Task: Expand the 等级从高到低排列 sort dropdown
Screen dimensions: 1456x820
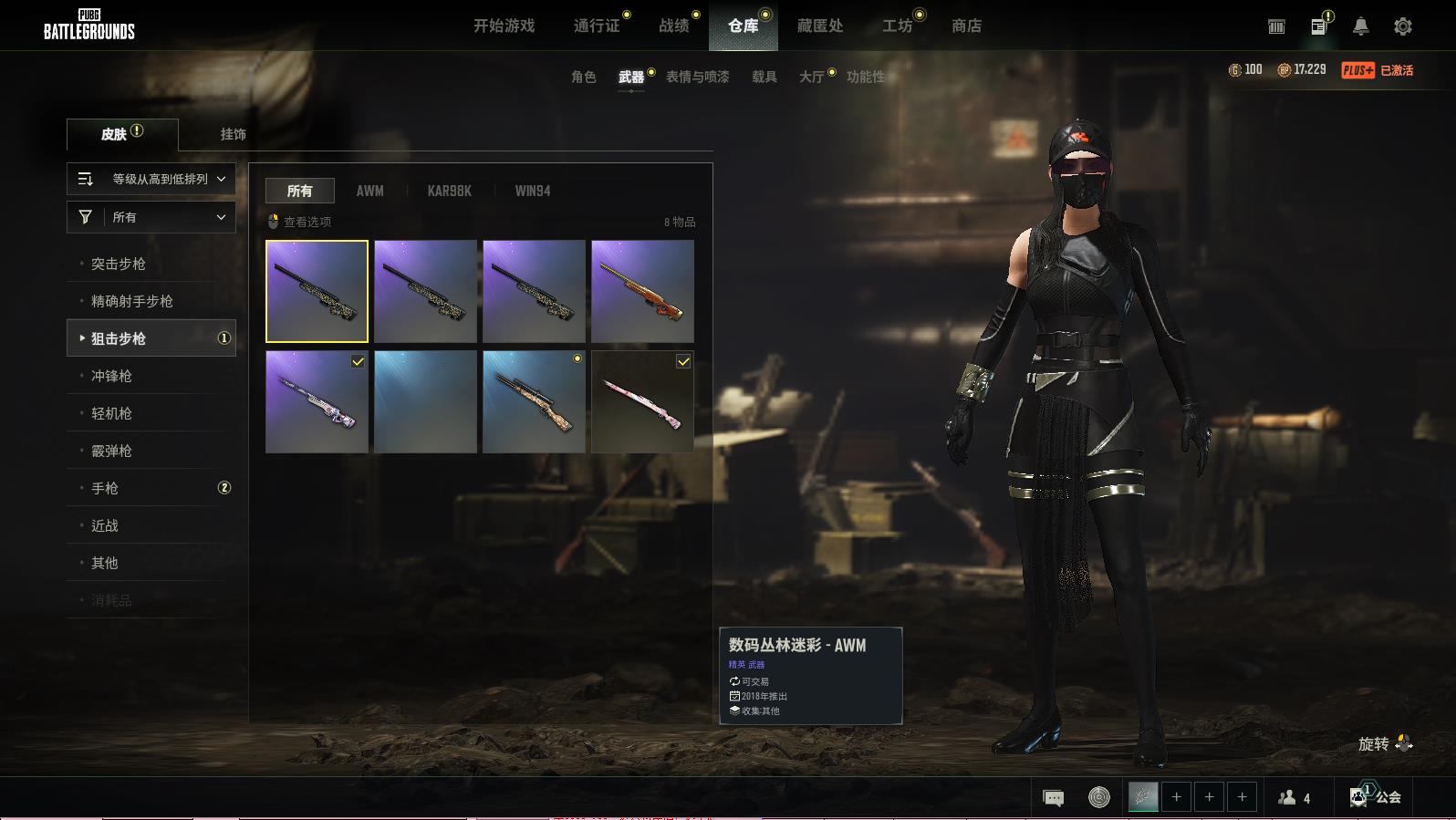Action: tap(151, 179)
